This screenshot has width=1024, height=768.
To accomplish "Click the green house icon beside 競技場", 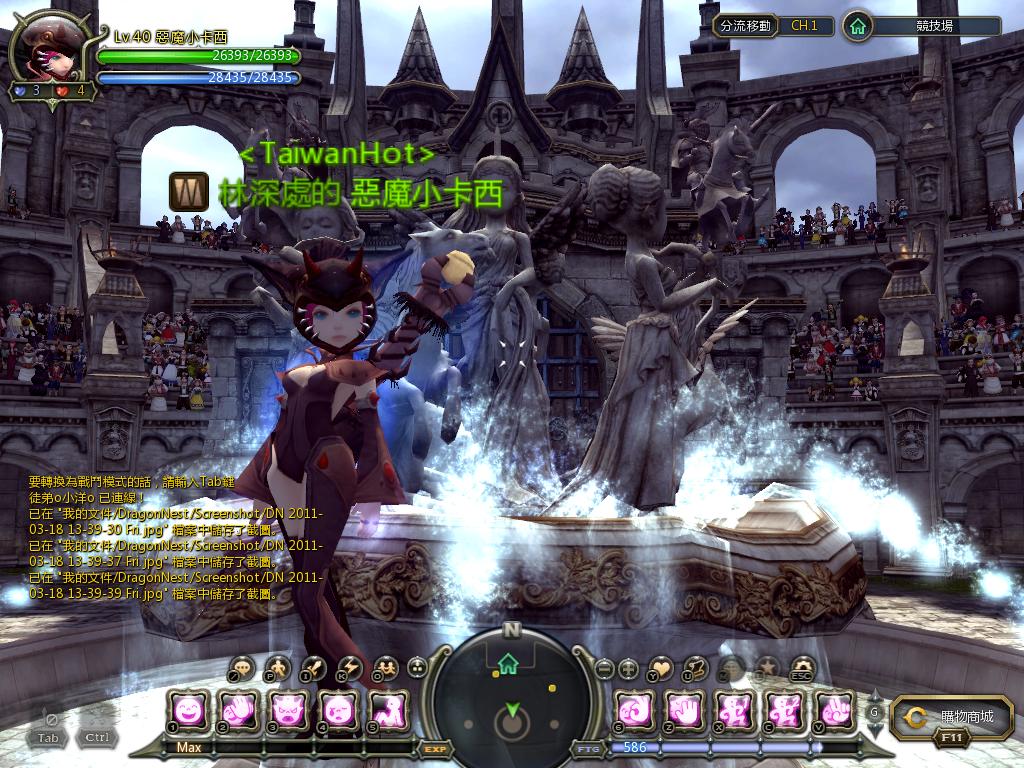I will pyautogui.click(x=857, y=26).
